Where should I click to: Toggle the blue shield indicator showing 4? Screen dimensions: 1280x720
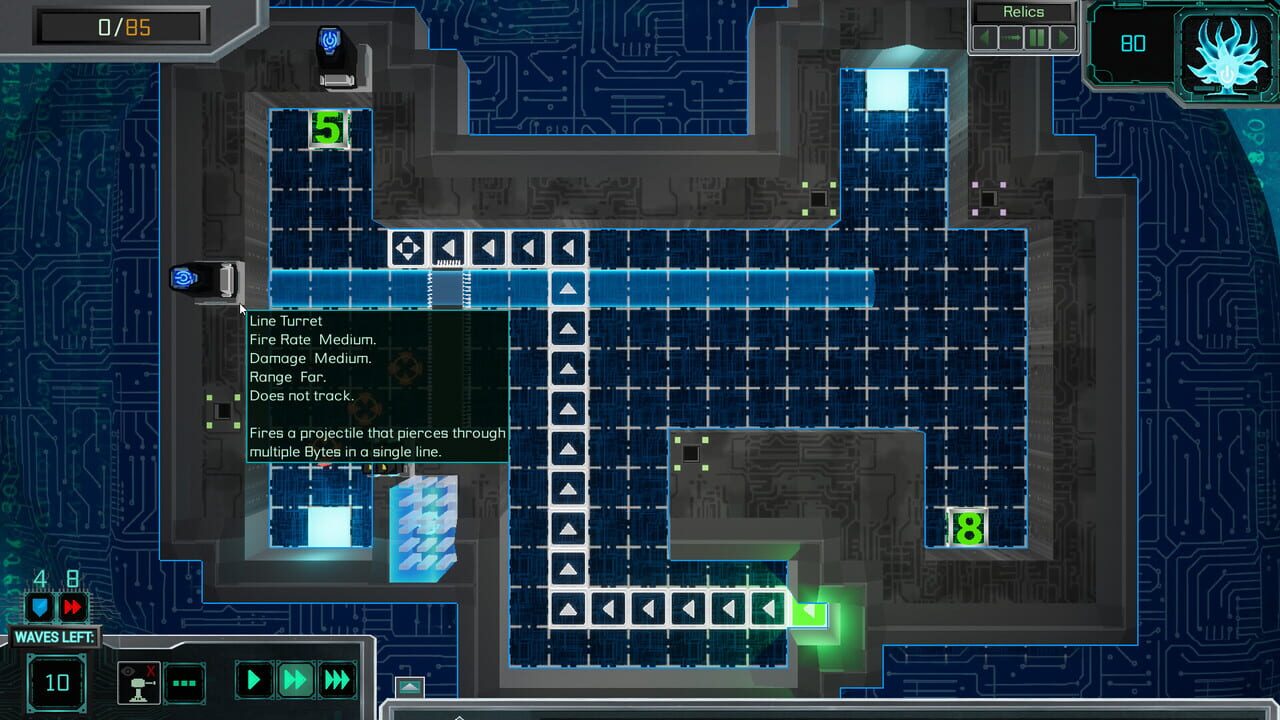[x=39, y=608]
